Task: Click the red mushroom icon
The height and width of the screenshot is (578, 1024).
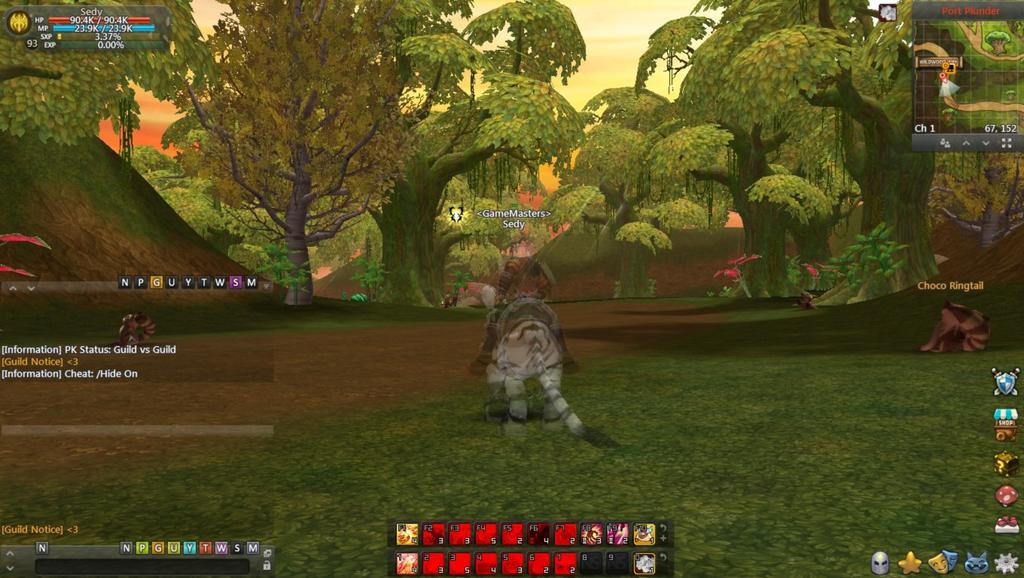Action: coord(1006,495)
